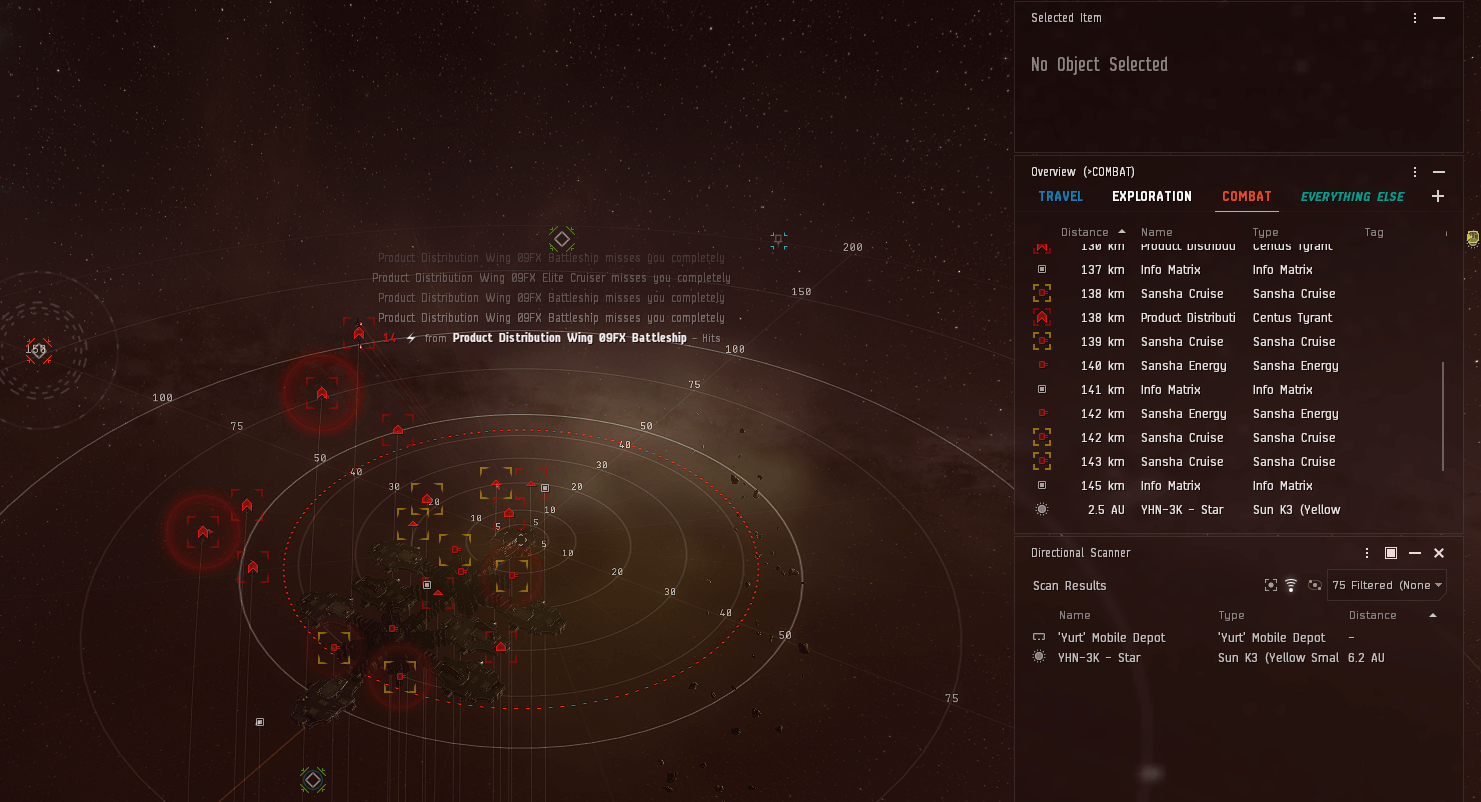Add a new overview tab with the plus button
Screen dimensions: 1481x802
pos(1438,196)
